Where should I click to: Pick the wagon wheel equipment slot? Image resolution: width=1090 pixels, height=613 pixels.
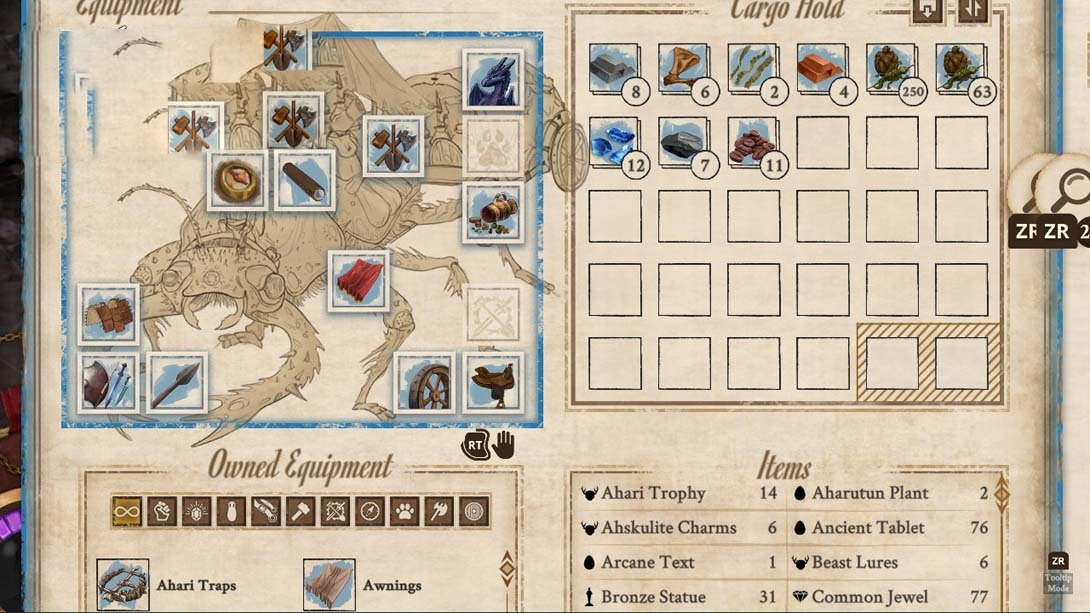[x=425, y=382]
